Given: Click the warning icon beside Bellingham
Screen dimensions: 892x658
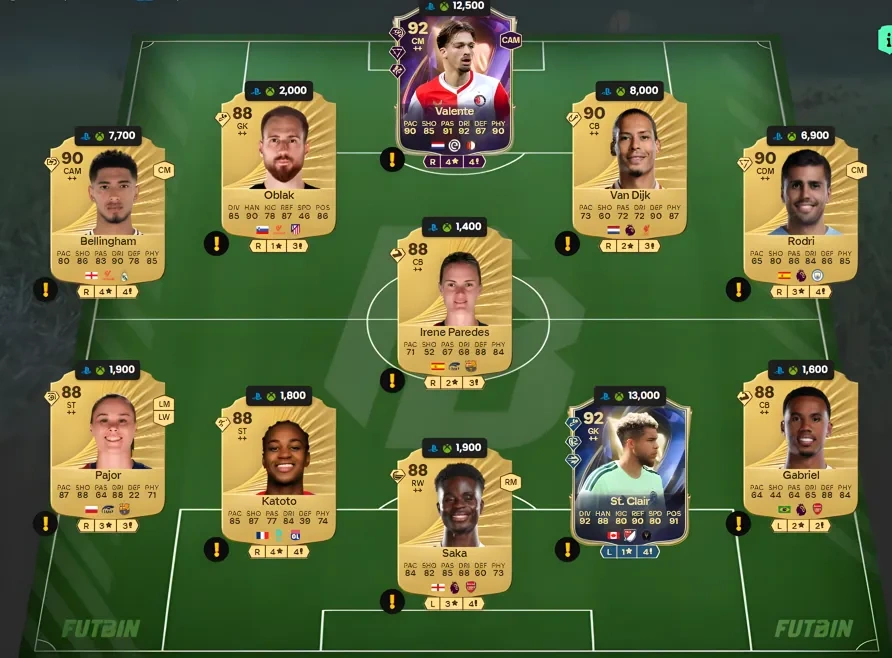Looking at the screenshot, I should coord(45,290).
